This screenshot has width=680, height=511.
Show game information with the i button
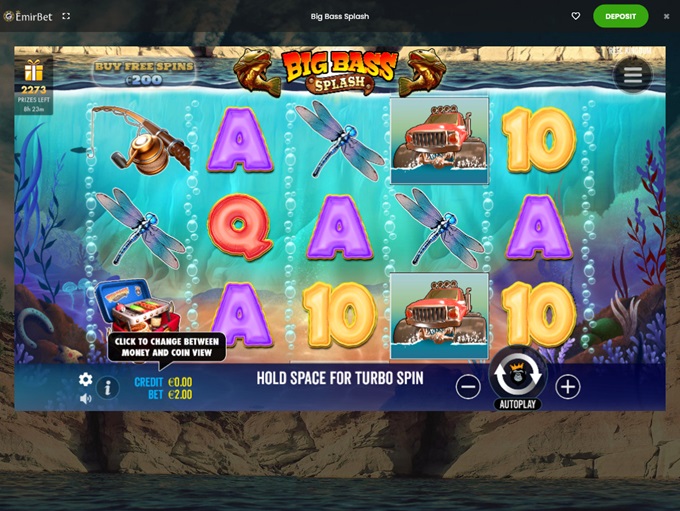point(108,388)
